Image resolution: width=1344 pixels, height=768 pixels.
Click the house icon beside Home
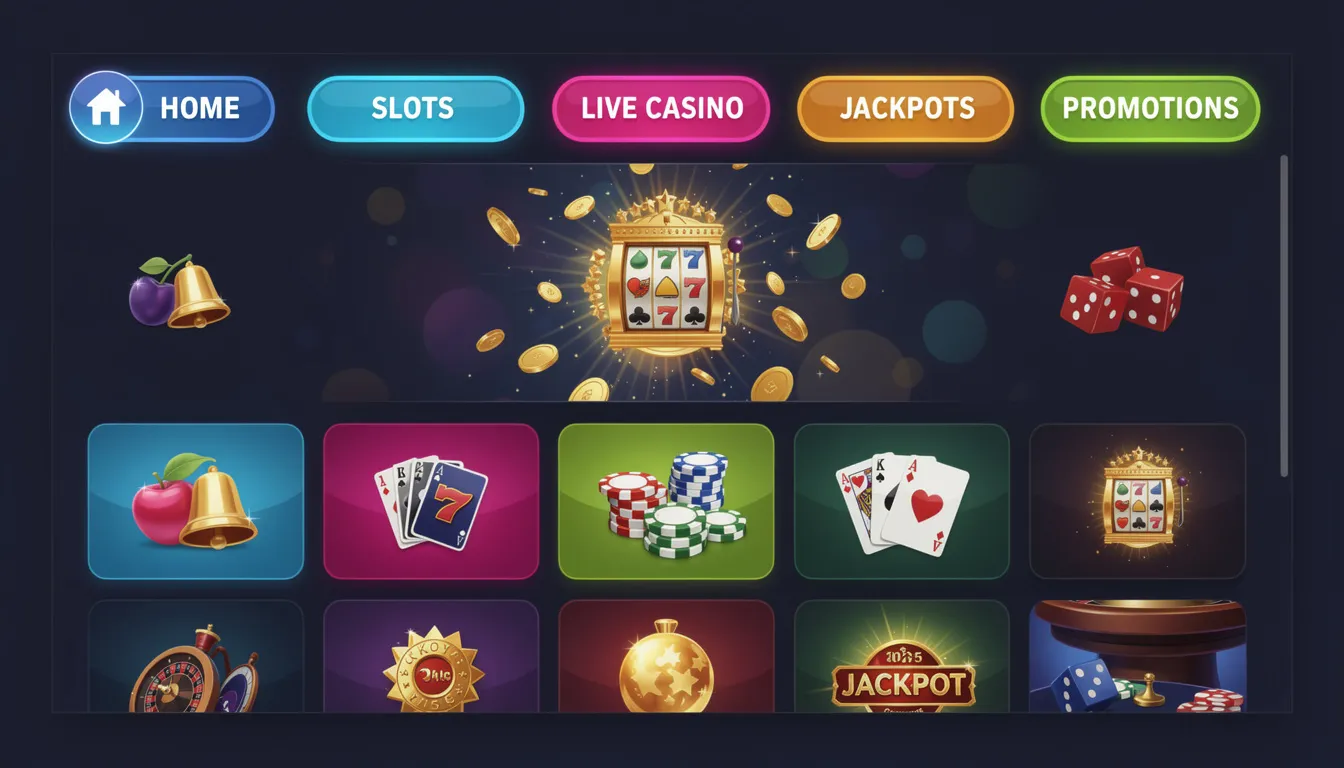(x=107, y=105)
